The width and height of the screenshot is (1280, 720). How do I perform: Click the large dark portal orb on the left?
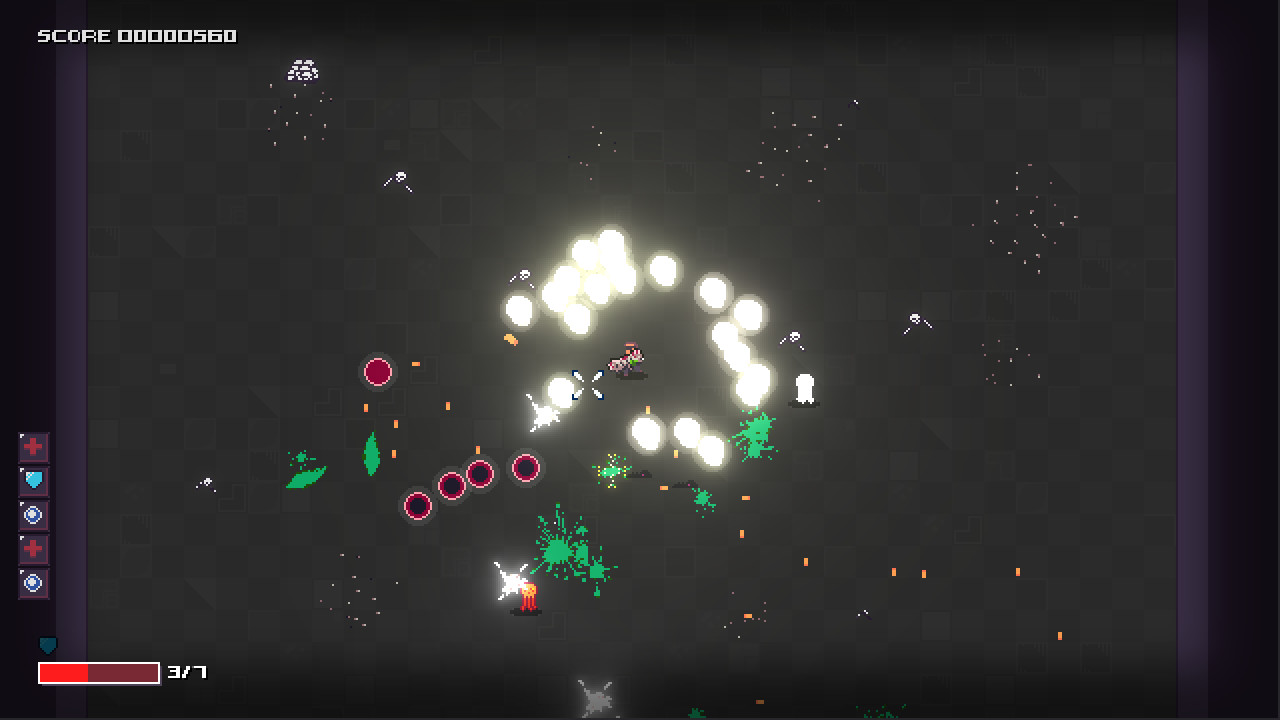[x=377, y=372]
